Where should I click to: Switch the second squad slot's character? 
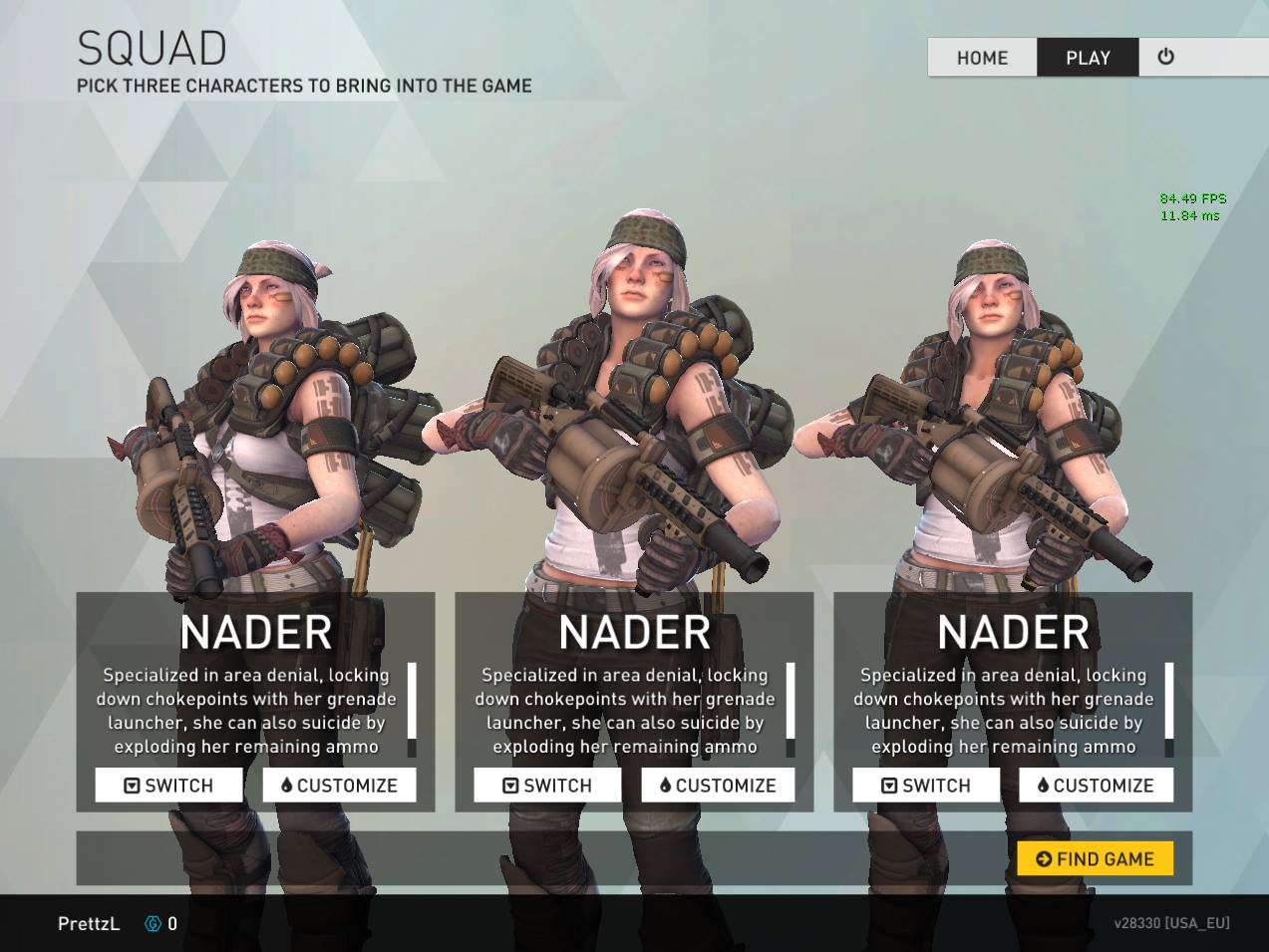pyautogui.click(x=547, y=786)
